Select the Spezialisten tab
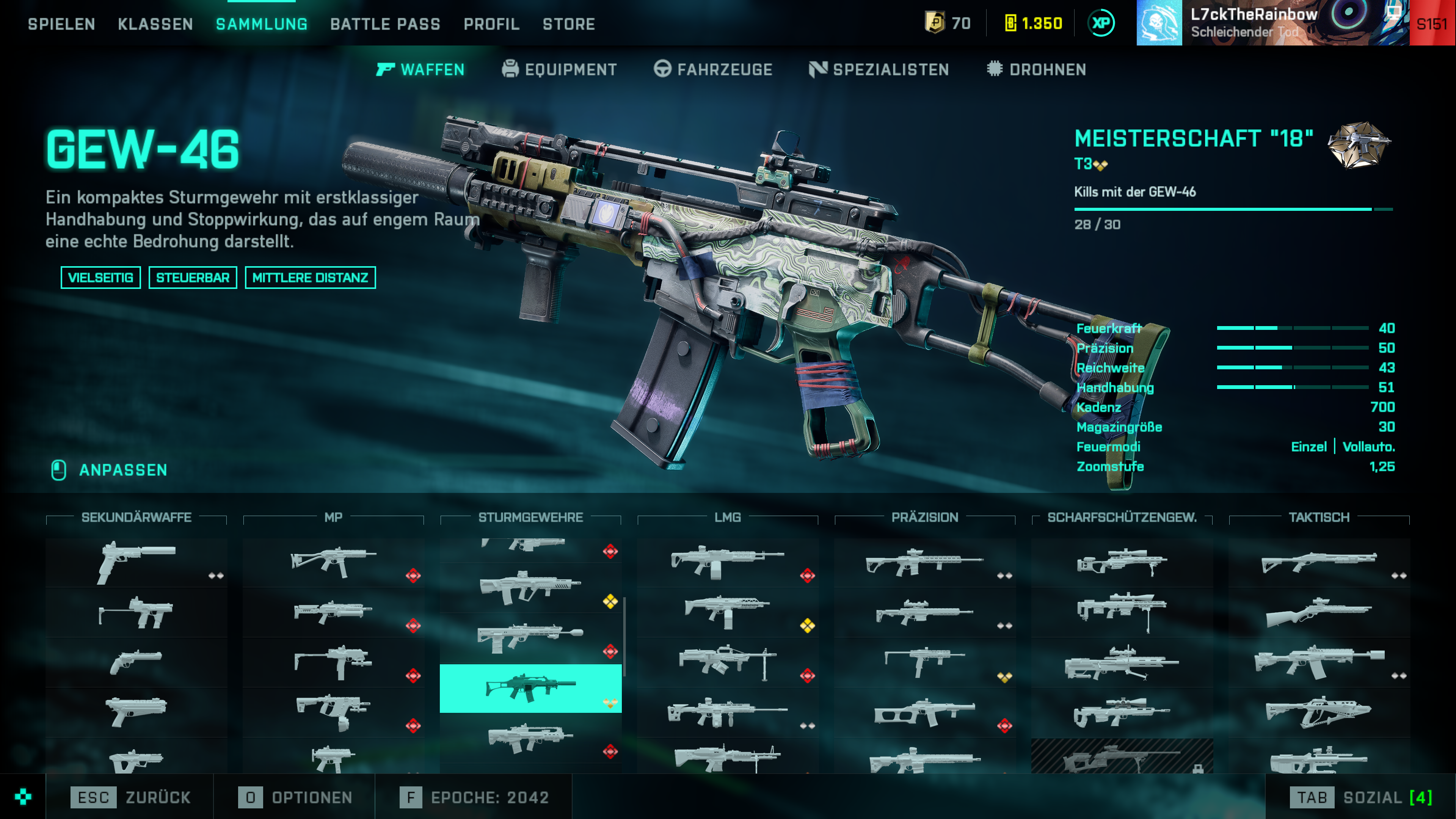The width and height of the screenshot is (1456, 819). click(x=879, y=69)
